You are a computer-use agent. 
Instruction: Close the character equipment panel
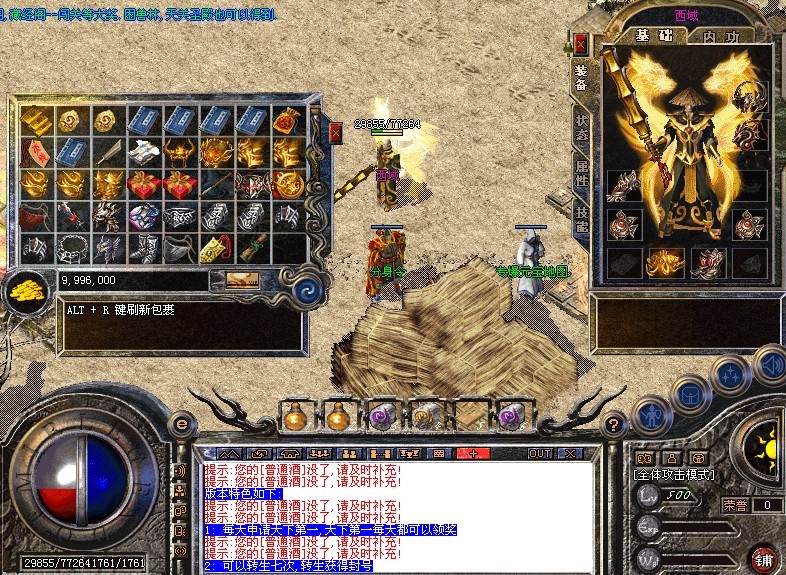tap(580, 44)
